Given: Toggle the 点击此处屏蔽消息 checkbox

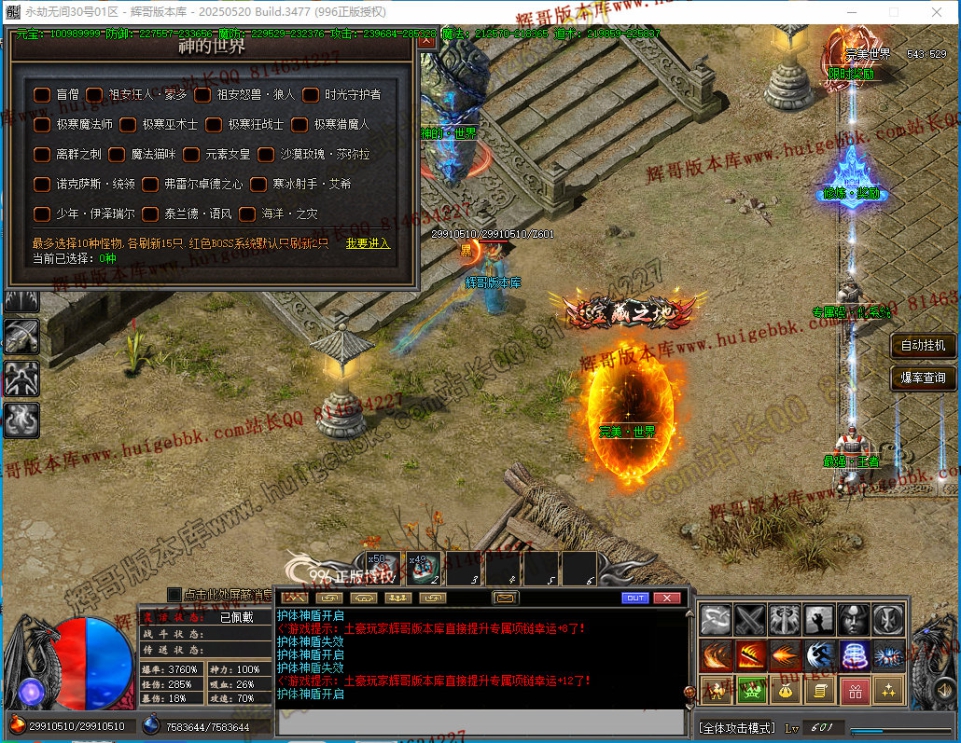Looking at the screenshot, I should 175,594.
